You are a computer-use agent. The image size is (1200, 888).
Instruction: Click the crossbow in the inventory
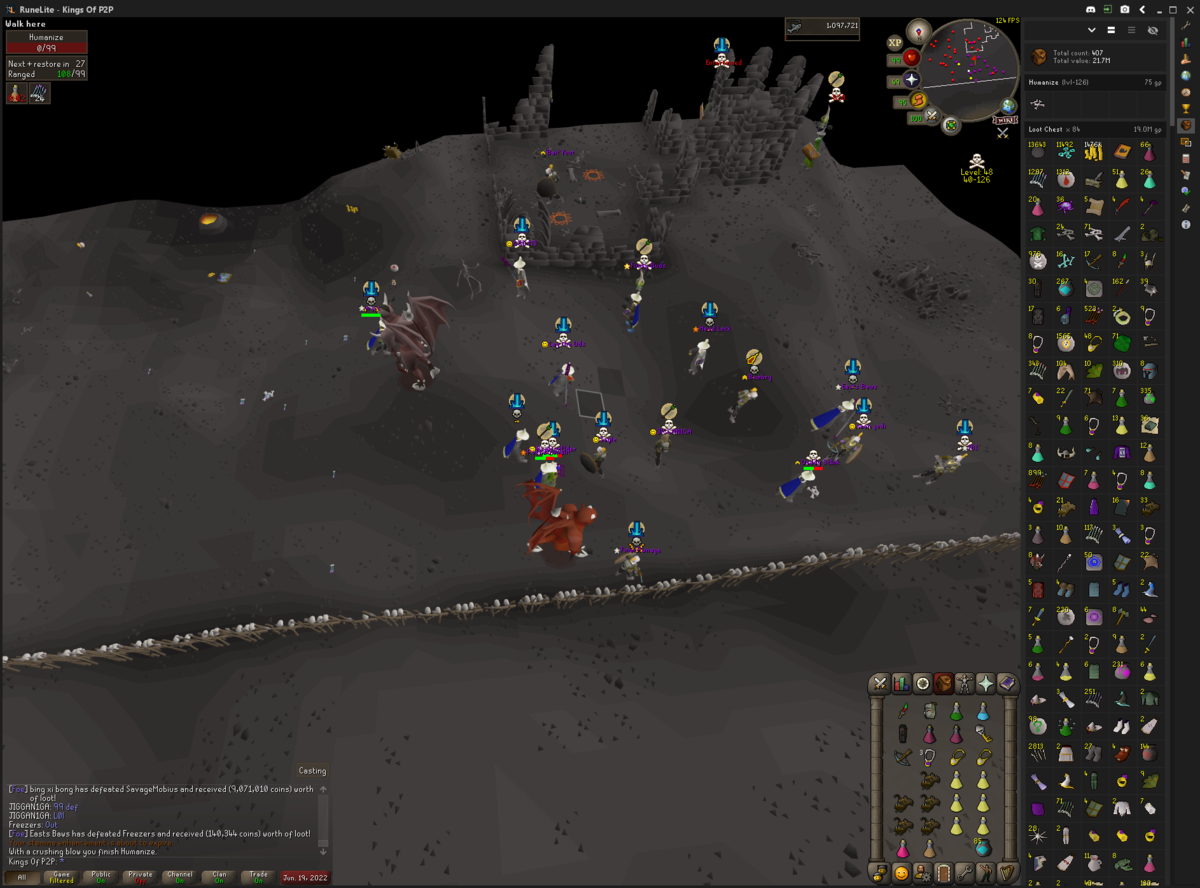coord(904,757)
